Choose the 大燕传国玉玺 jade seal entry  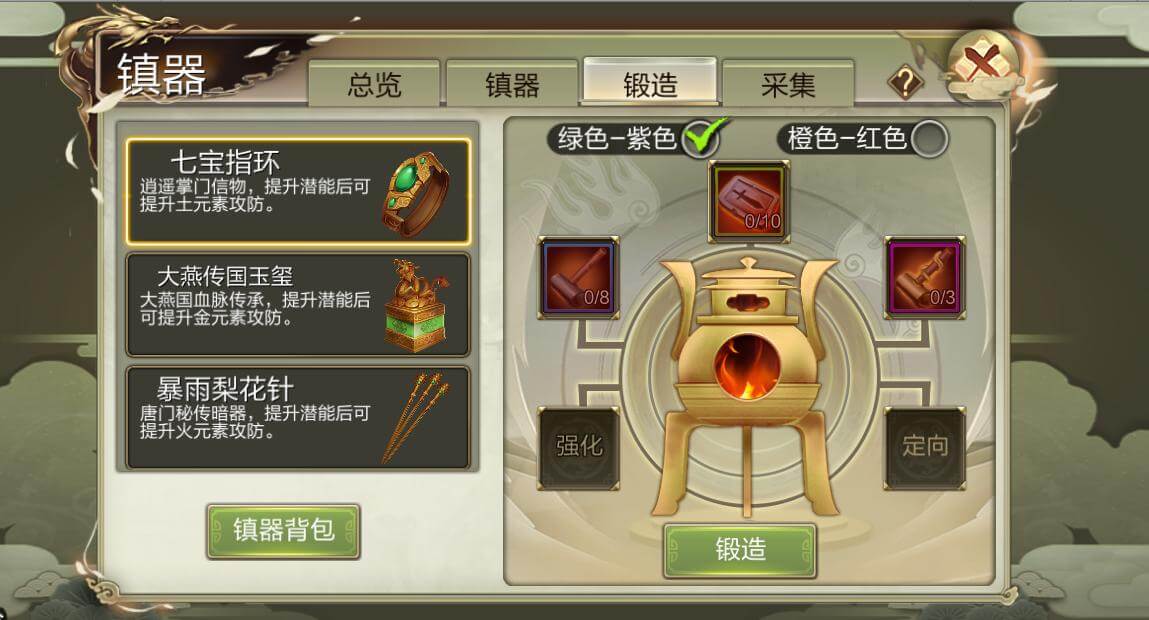(x=298, y=304)
